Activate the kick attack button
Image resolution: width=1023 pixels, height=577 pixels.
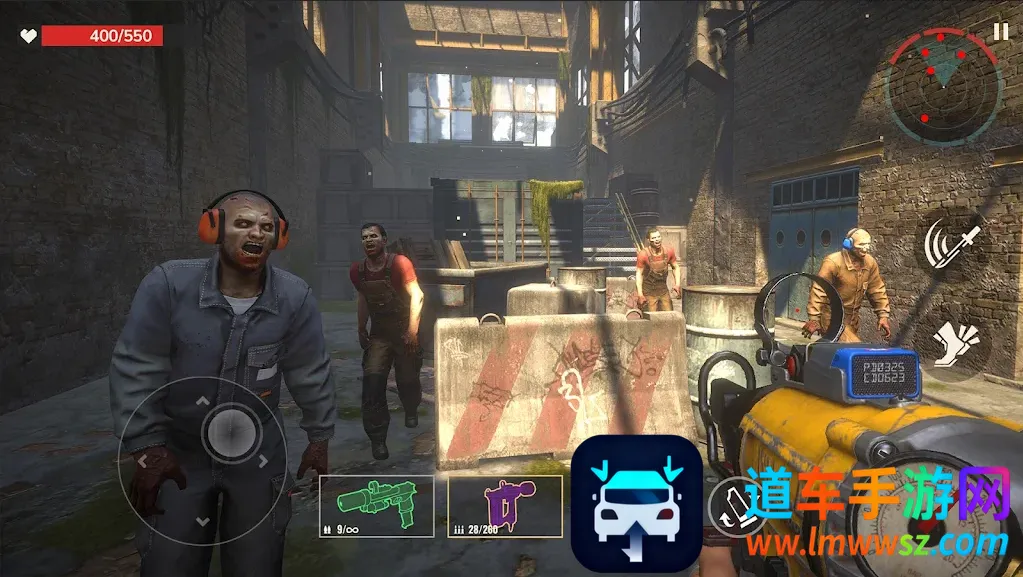click(951, 343)
